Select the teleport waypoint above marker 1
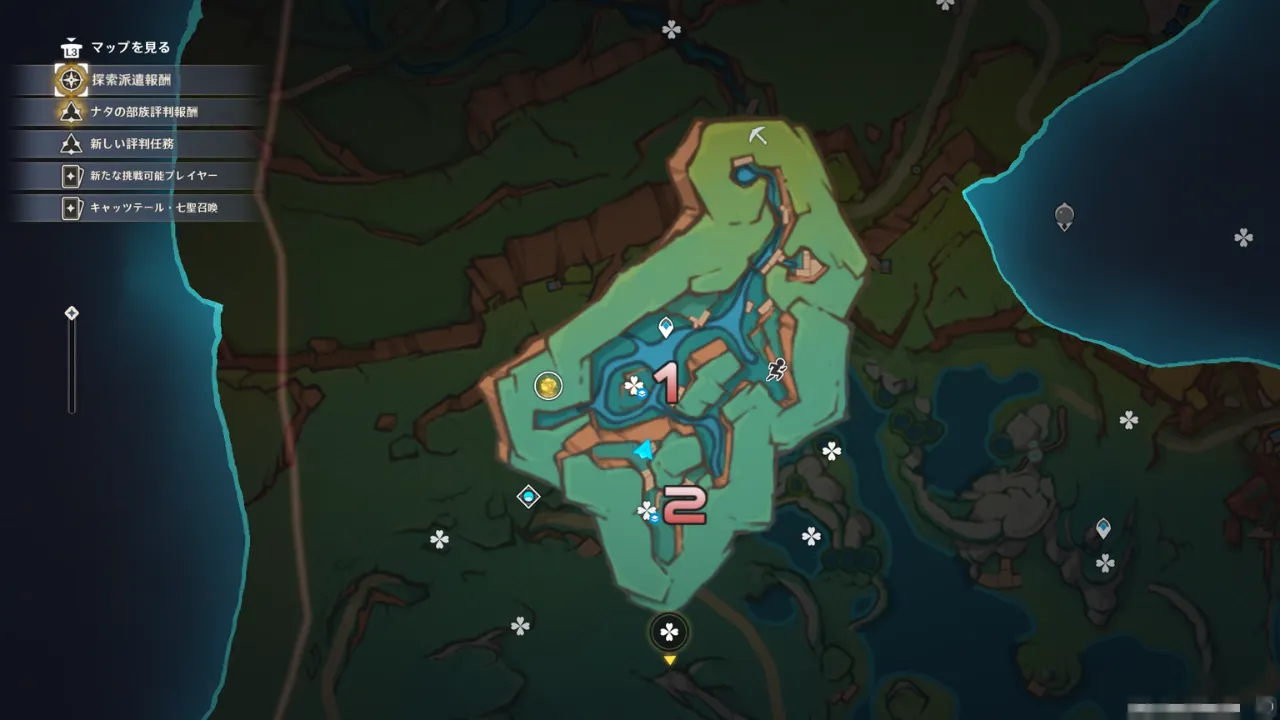This screenshot has width=1280, height=720. pos(666,327)
